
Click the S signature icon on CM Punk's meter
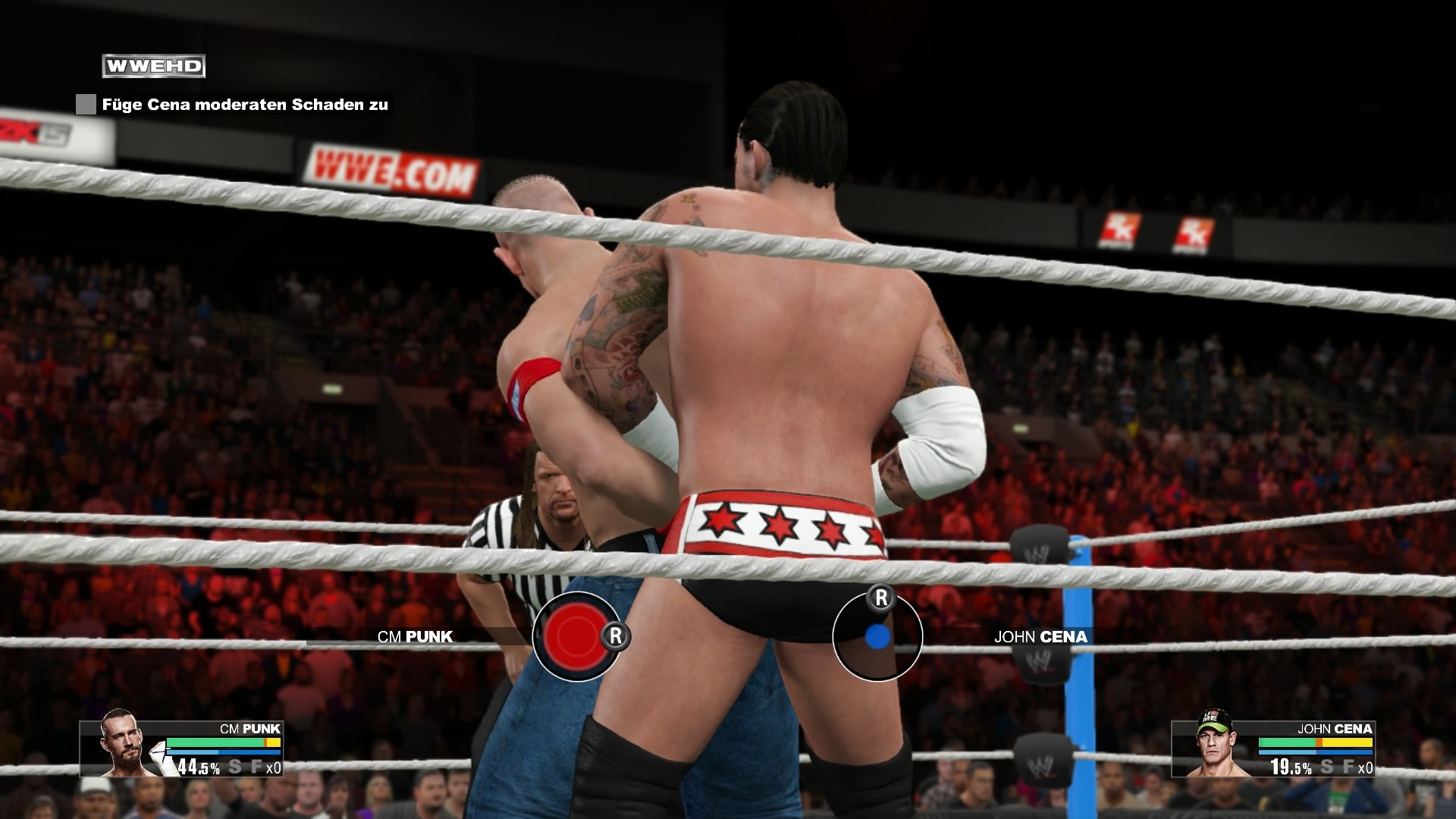point(236,767)
